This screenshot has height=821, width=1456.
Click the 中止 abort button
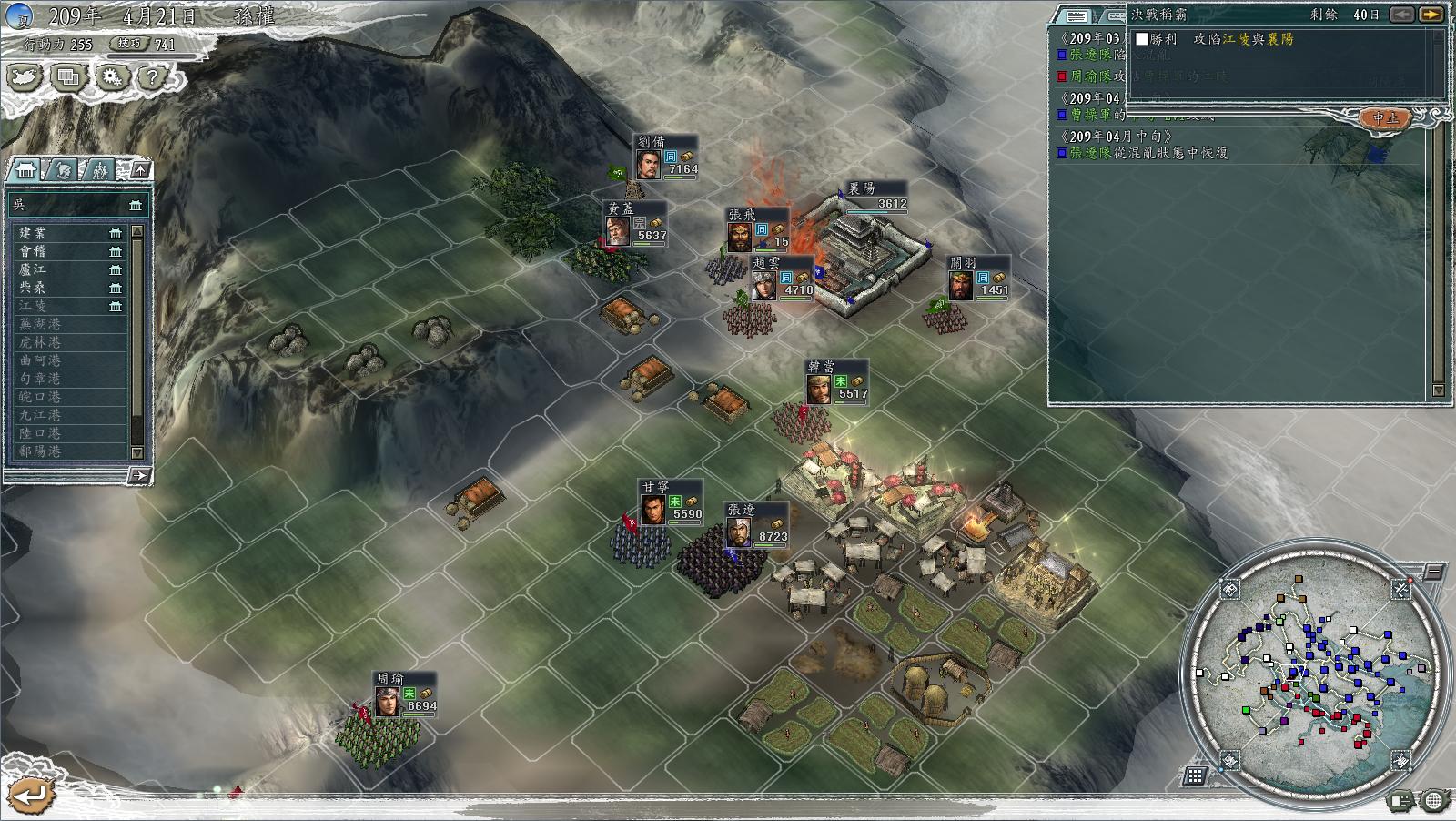click(x=1385, y=118)
